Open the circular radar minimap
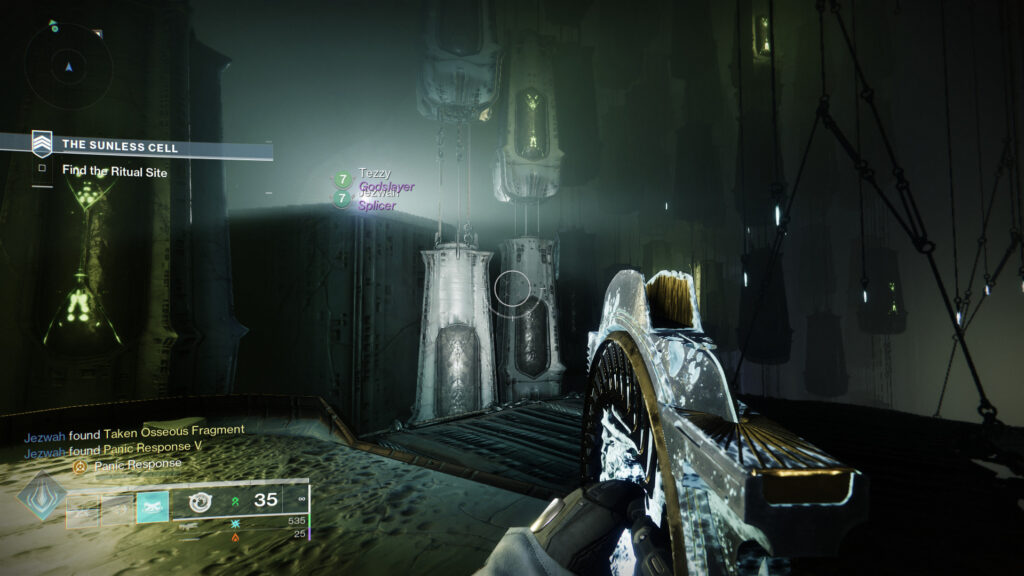This screenshot has height=576, width=1024. point(68,65)
